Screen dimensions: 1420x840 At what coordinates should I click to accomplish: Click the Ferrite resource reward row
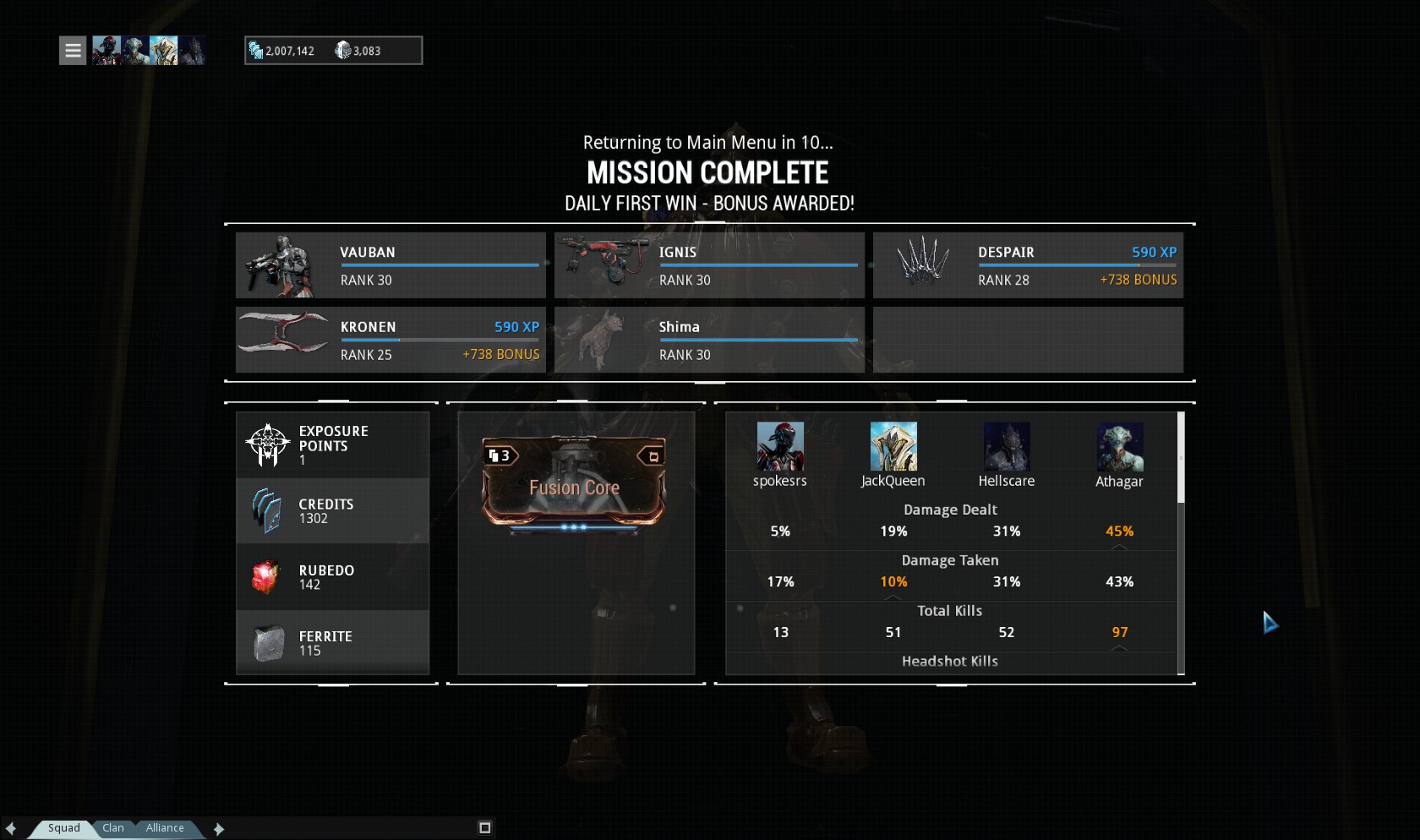(332, 643)
